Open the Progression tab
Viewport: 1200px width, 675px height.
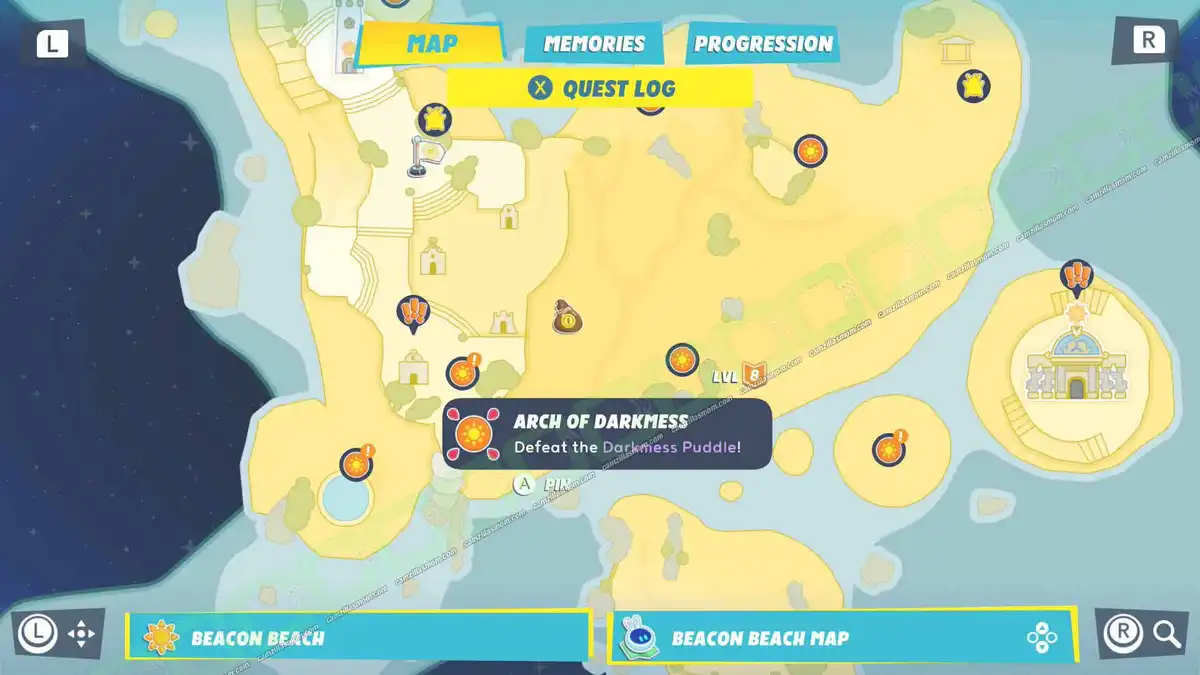(763, 44)
